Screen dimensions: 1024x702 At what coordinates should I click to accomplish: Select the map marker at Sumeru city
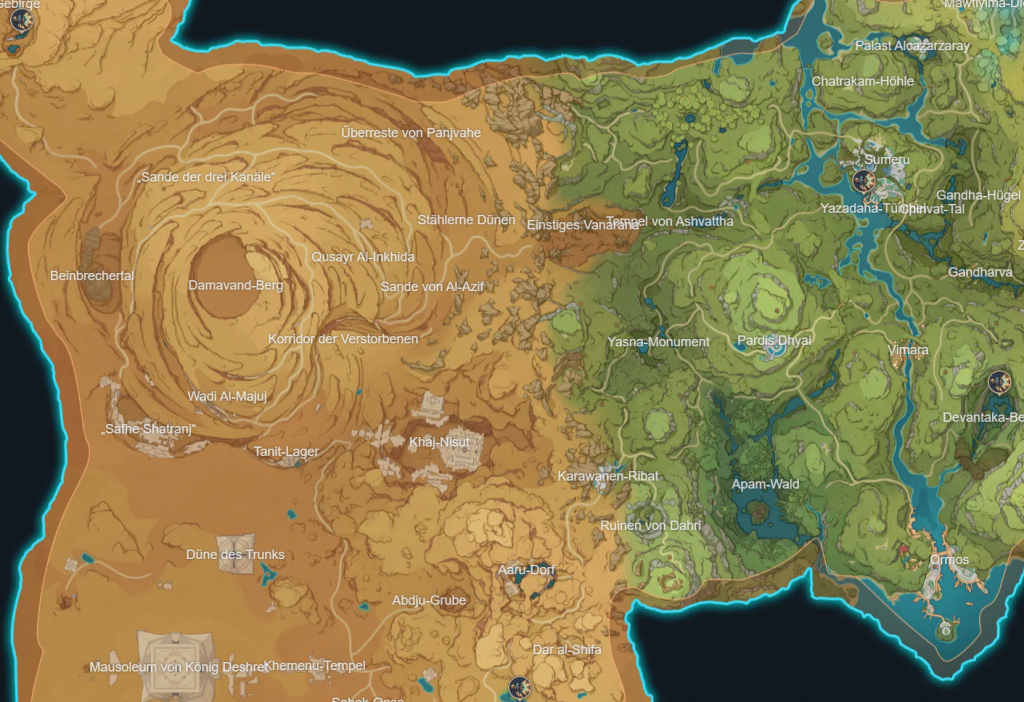coord(866,181)
